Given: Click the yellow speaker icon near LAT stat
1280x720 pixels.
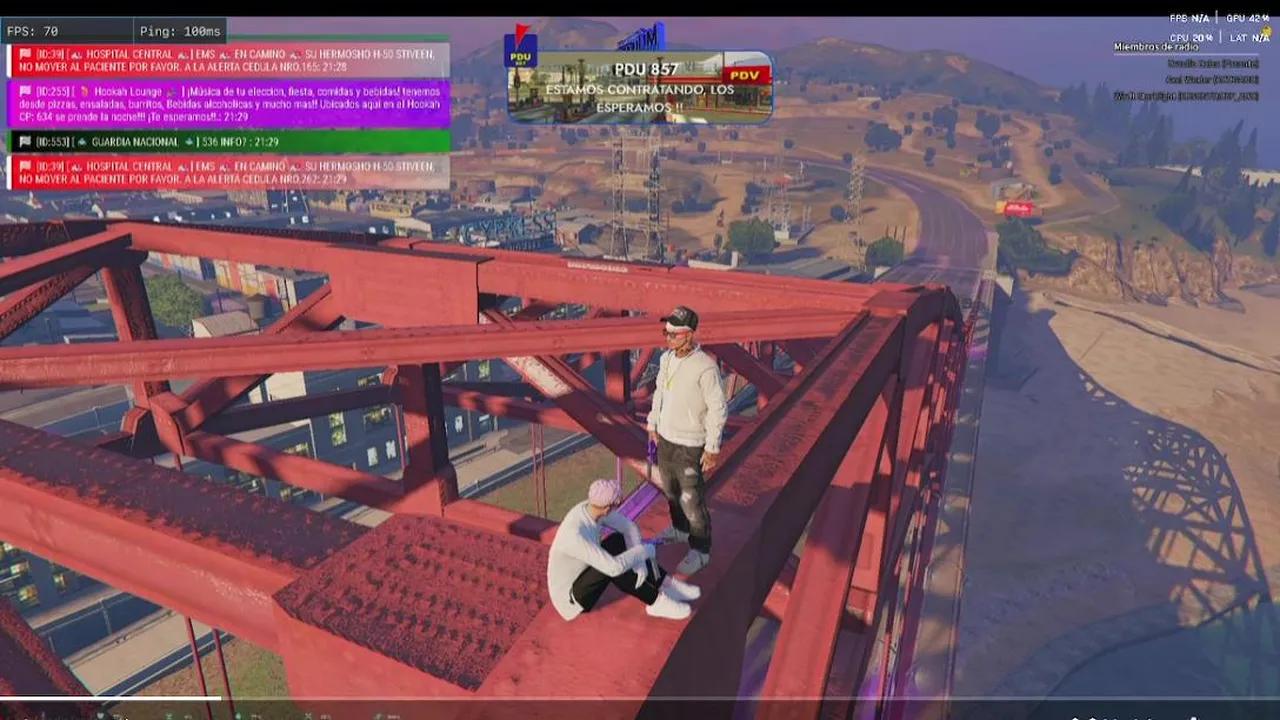Looking at the screenshot, I should click(x=1266, y=31).
